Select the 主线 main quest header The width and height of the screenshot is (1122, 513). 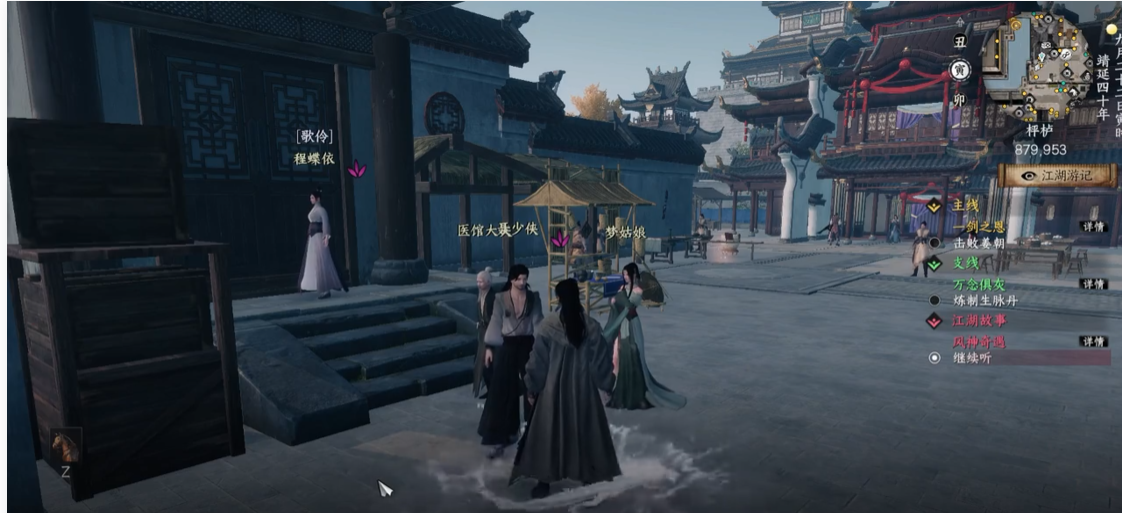point(964,205)
